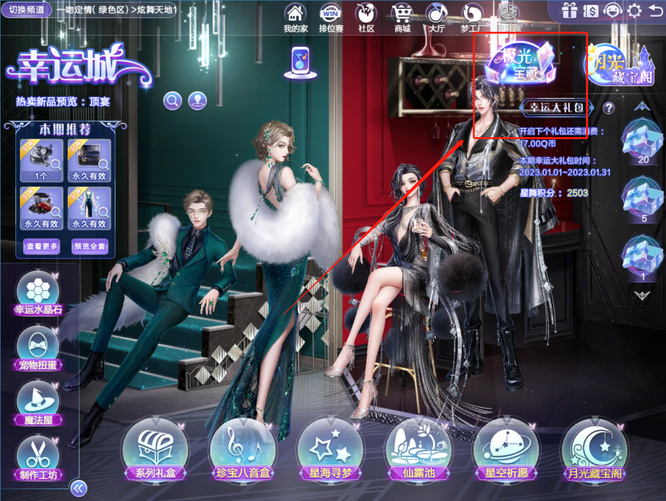Open the 排位赛 ranked match menu
This screenshot has height=501, width=666.
330,17
